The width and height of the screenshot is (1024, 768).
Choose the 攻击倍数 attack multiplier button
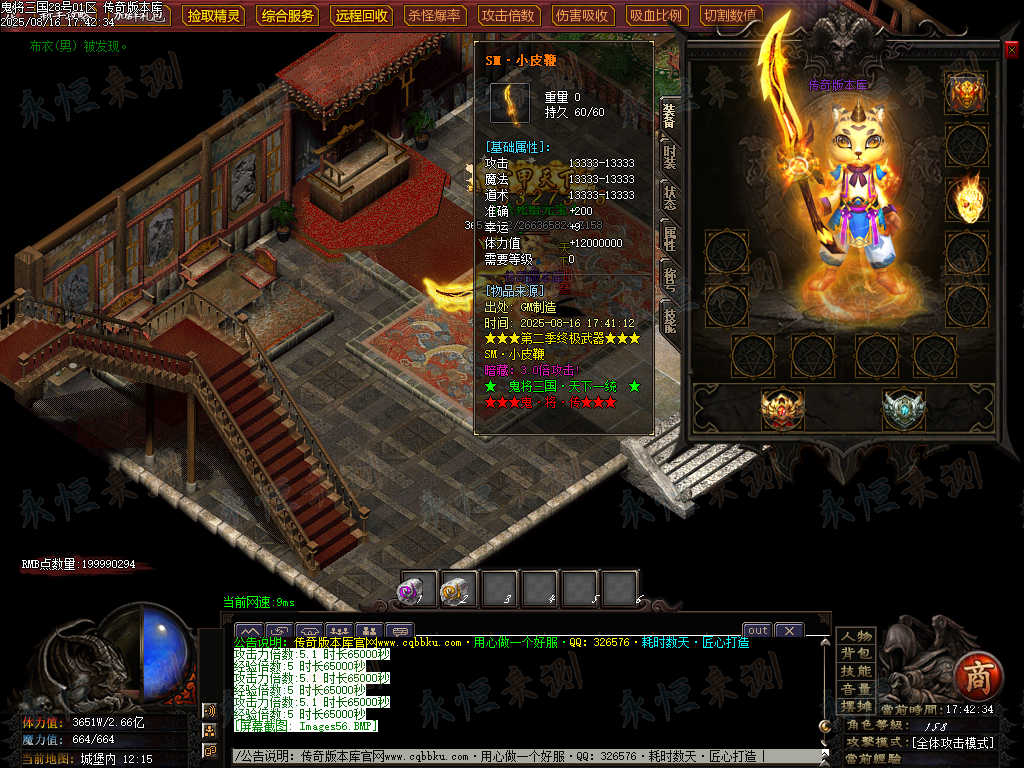(x=508, y=16)
